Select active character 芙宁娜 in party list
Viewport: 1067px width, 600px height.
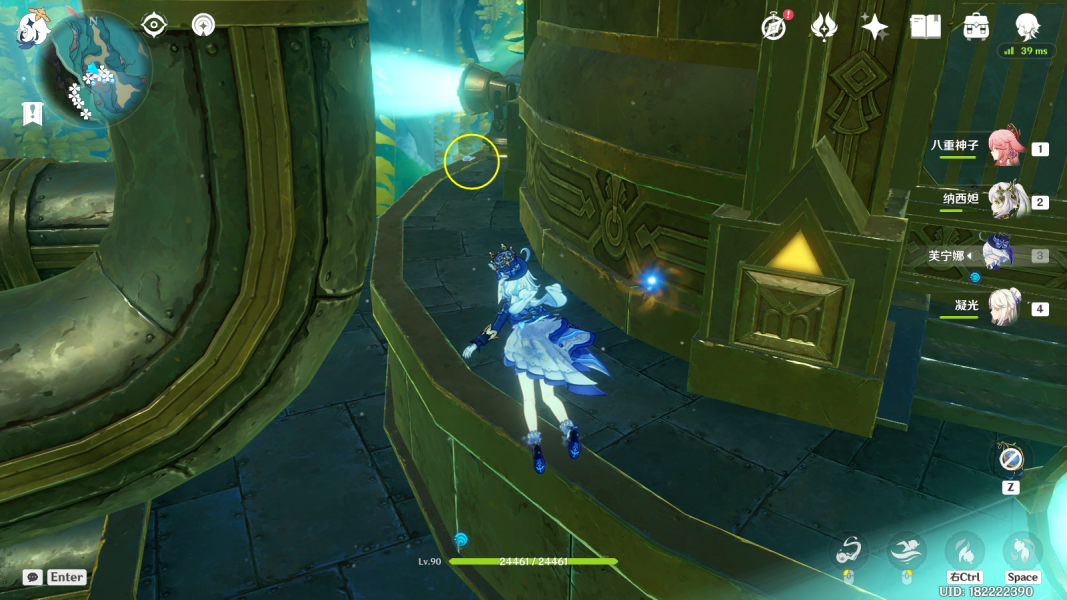[x=998, y=254]
